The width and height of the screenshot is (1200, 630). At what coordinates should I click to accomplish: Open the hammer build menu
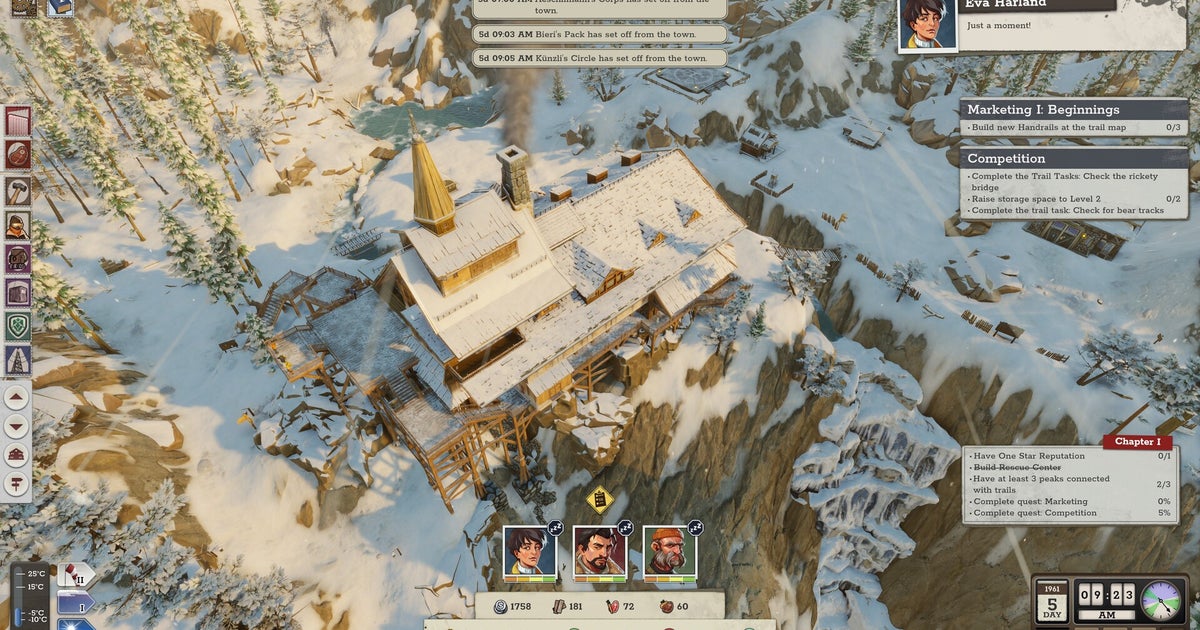18,190
